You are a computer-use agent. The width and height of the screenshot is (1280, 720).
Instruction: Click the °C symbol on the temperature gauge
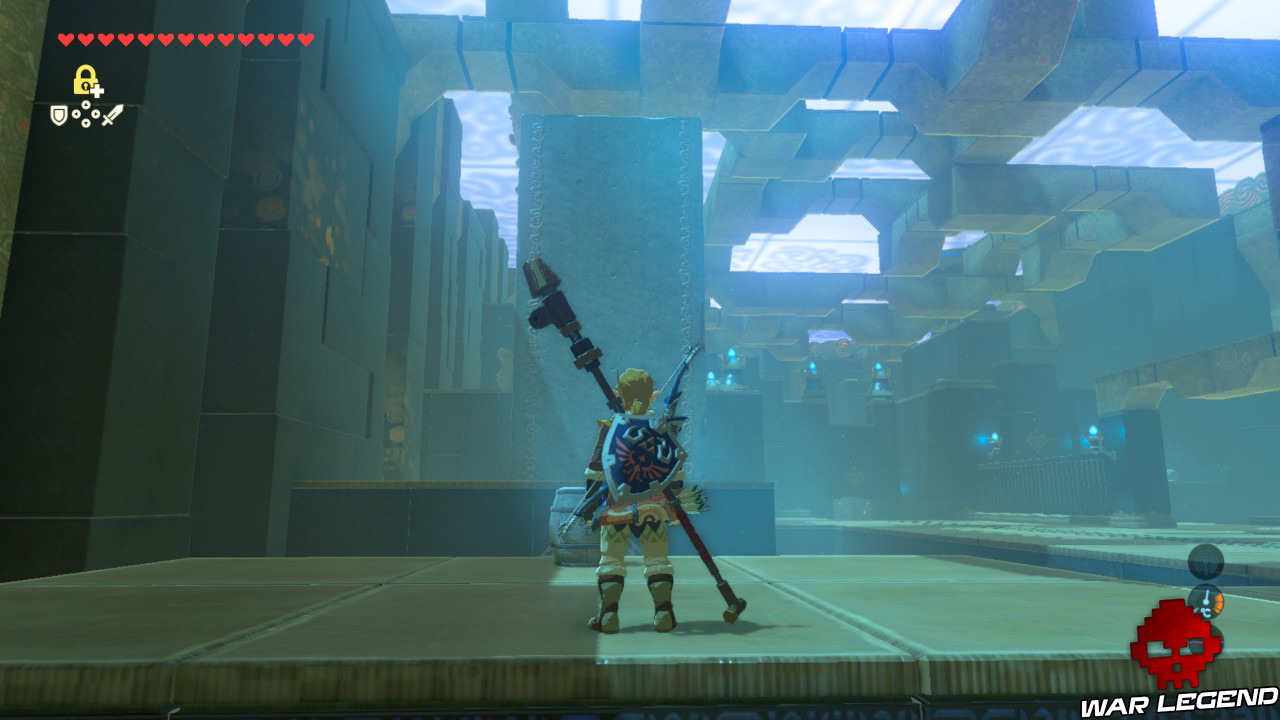(1206, 612)
